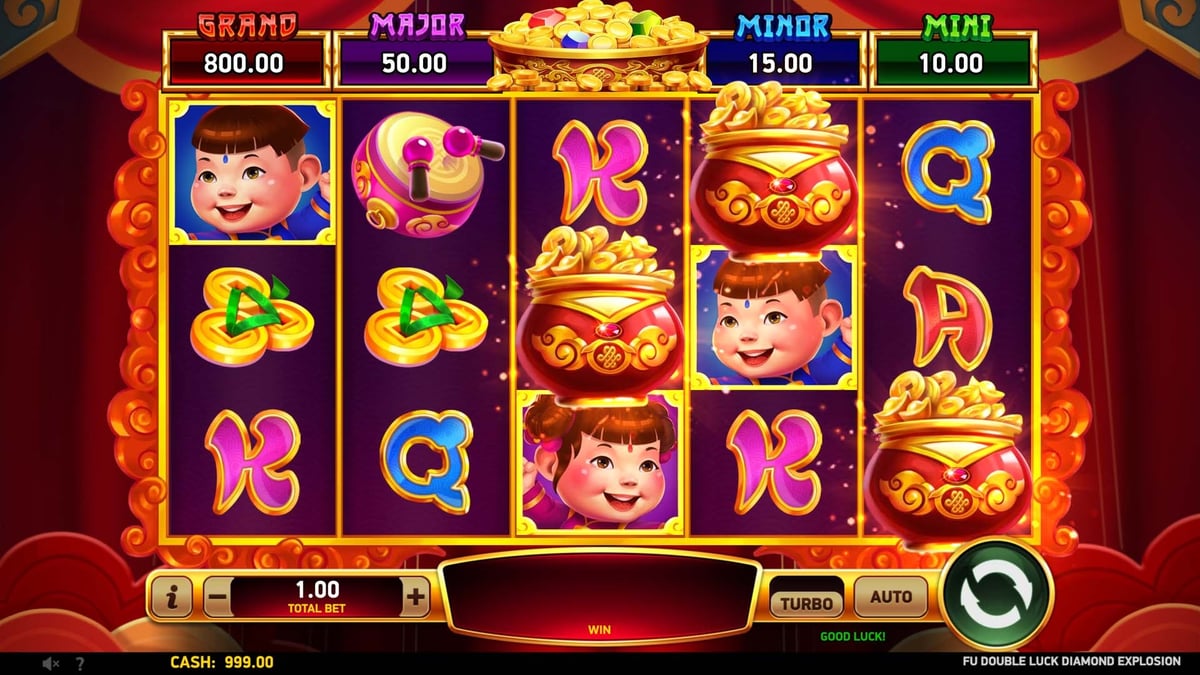This screenshot has height=675, width=1200.
Task: Open the Auto spin options
Action: coord(890,597)
